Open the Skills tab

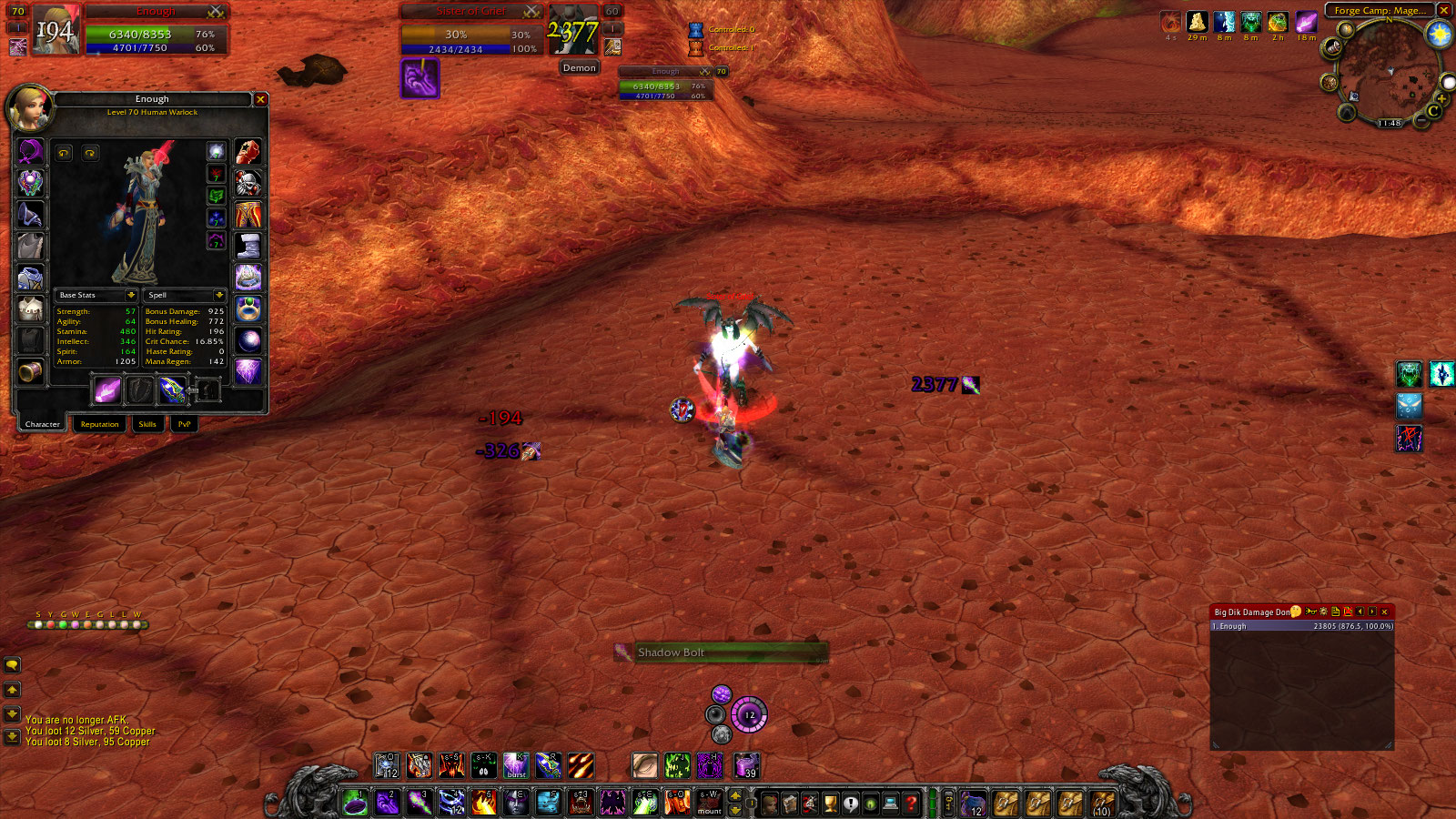pos(149,424)
